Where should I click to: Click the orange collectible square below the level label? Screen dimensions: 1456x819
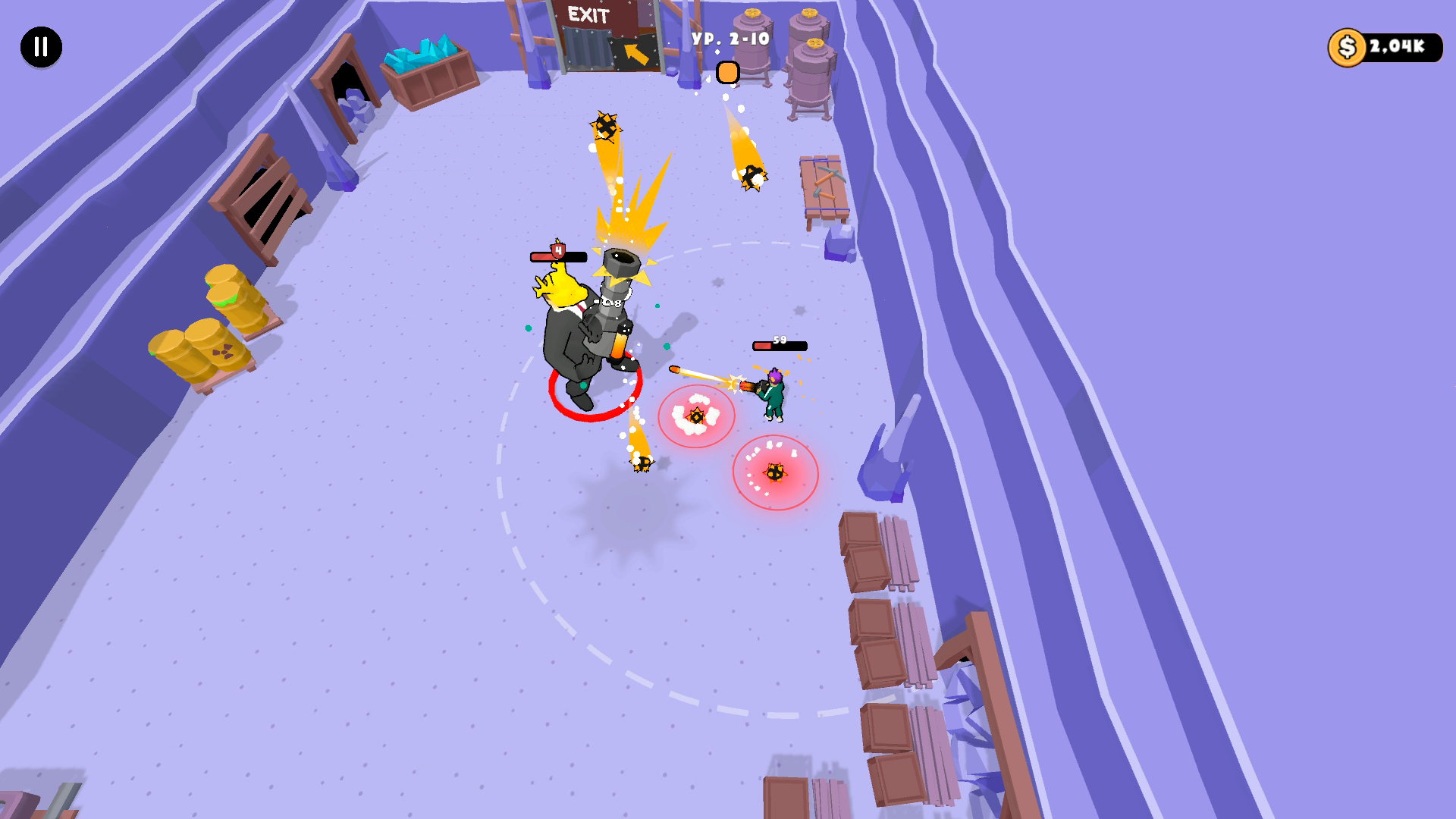(729, 74)
